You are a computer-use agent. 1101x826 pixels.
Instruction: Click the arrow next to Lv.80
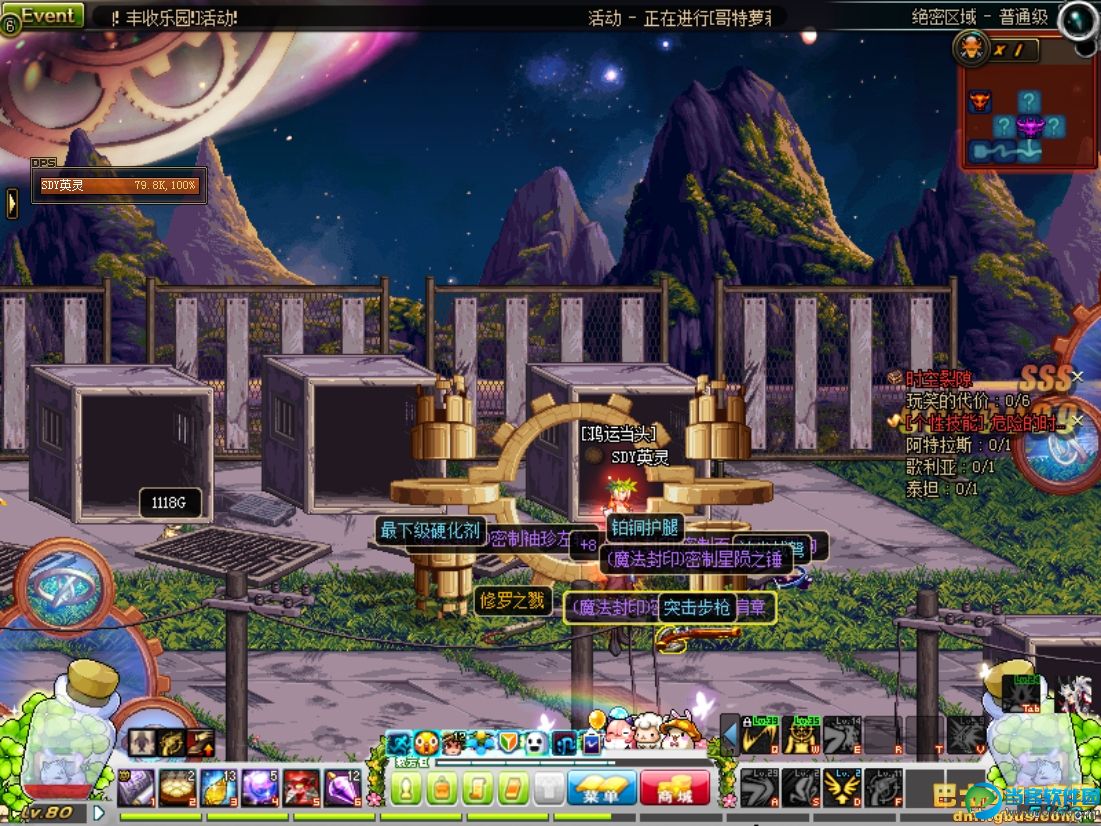click(x=99, y=812)
